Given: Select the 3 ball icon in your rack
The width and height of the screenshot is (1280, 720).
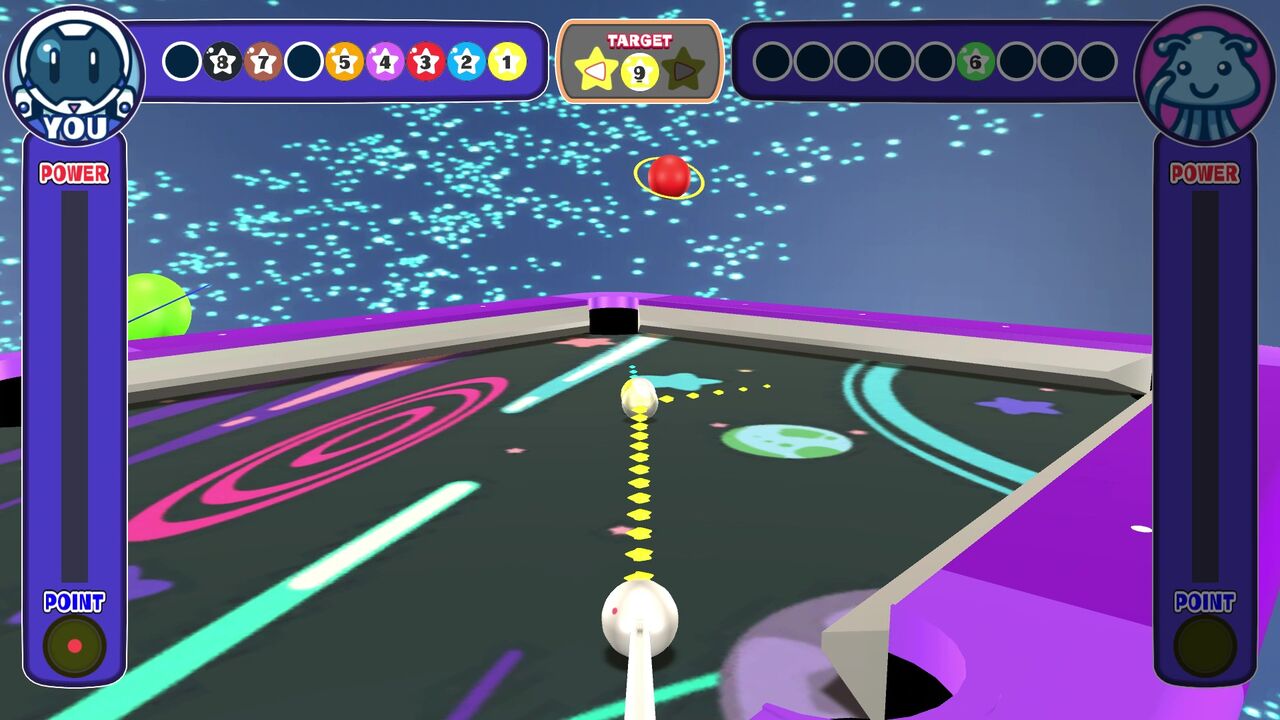Looking at the screenshot, I should [x=425, y=61].
